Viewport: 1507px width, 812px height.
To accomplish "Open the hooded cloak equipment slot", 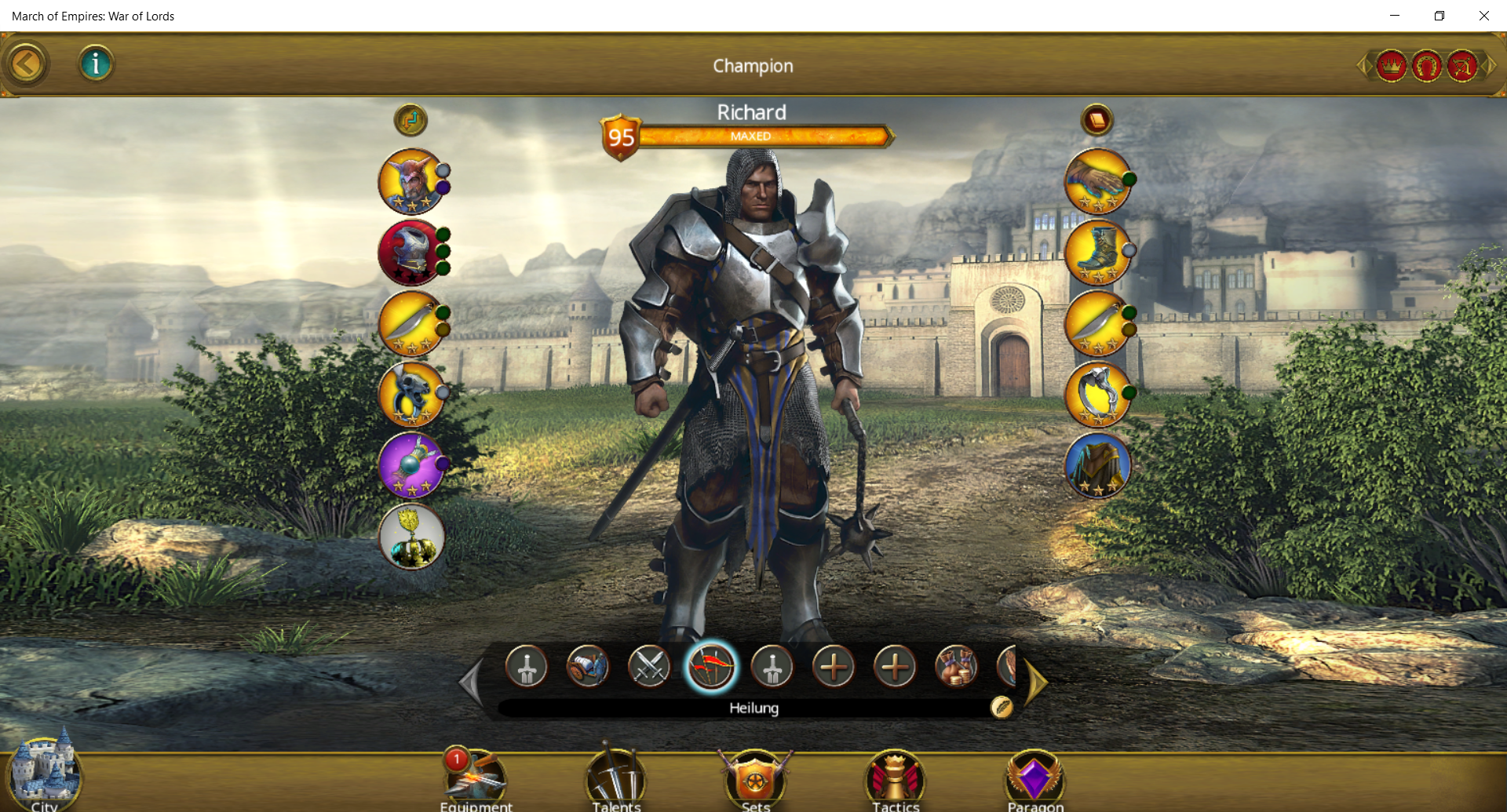I will click(1097, 464).
